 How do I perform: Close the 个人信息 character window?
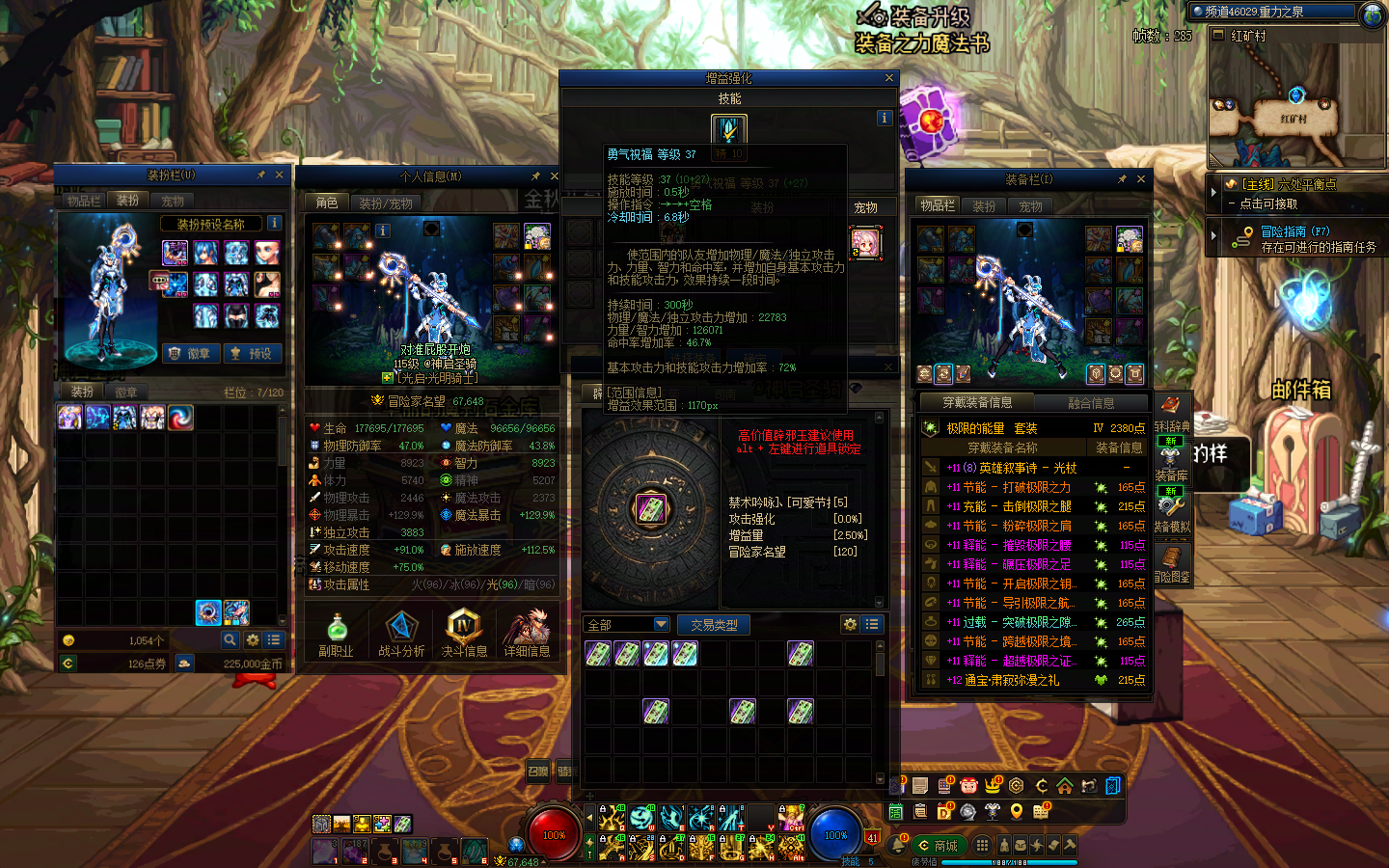(x=554, y=176)
